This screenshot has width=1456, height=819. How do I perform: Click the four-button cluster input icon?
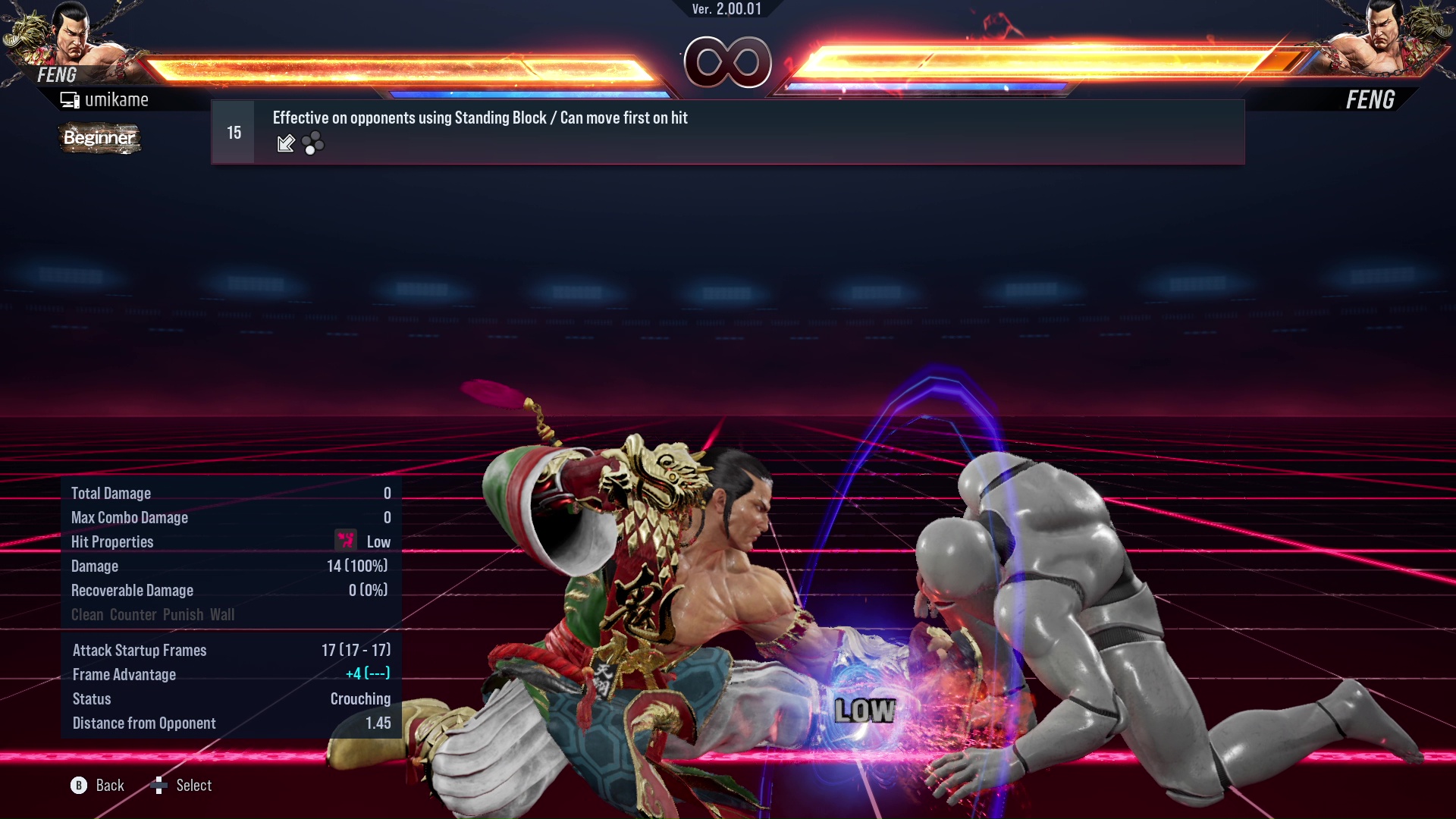(x=313, y=143)
